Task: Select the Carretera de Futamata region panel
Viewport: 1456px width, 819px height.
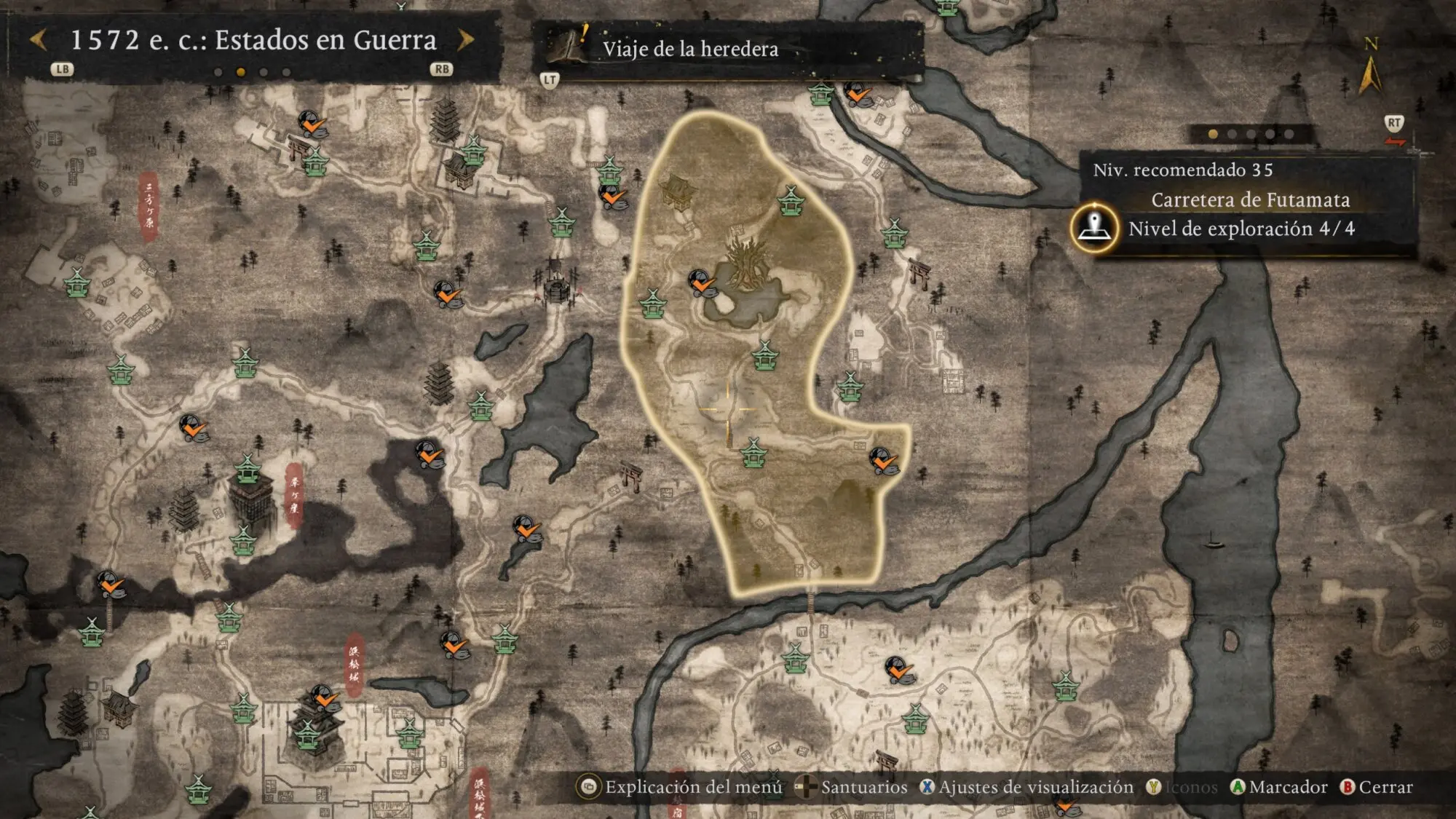Action: pos(1249,200)
